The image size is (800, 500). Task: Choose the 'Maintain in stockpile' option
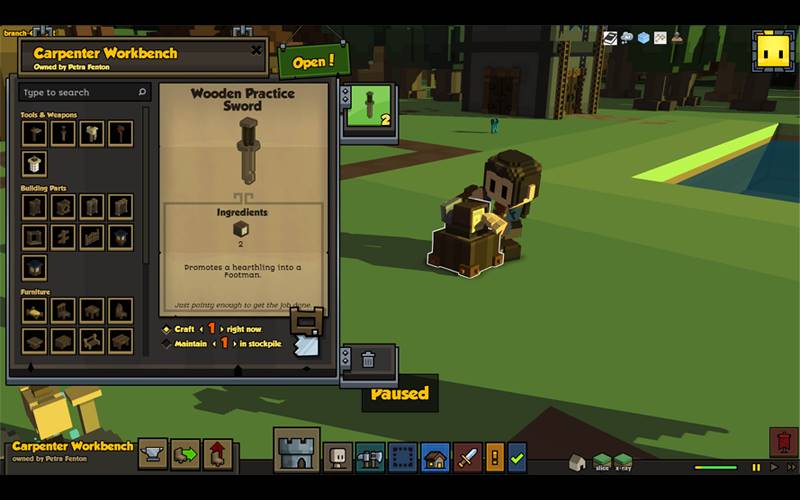167,344
